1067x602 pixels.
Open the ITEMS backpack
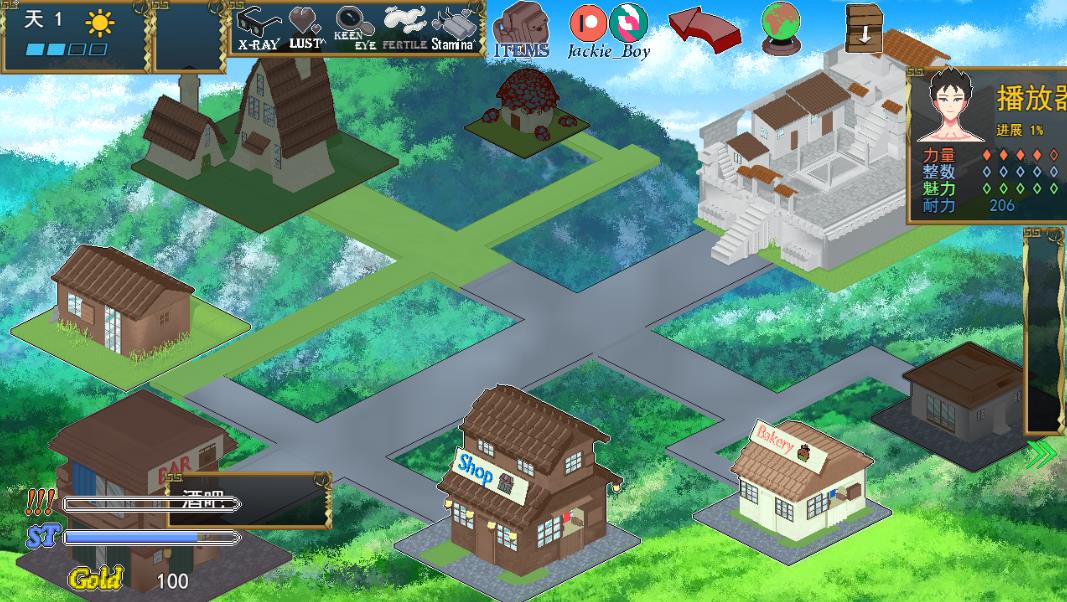[x=521, y=29]
